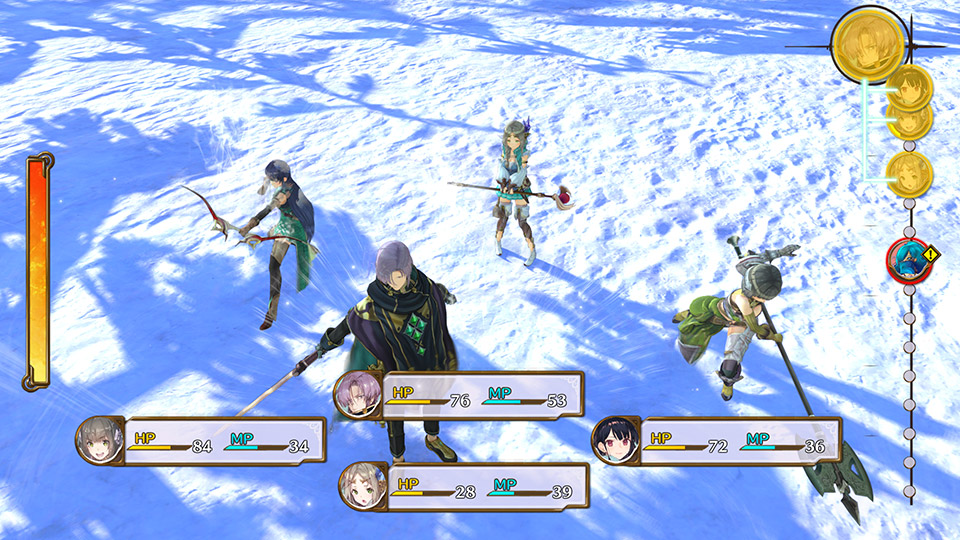Choose the party portrait with 28 HP
Image resolution: width=960 pixels, height=540 pixels.
pos(362,487)
